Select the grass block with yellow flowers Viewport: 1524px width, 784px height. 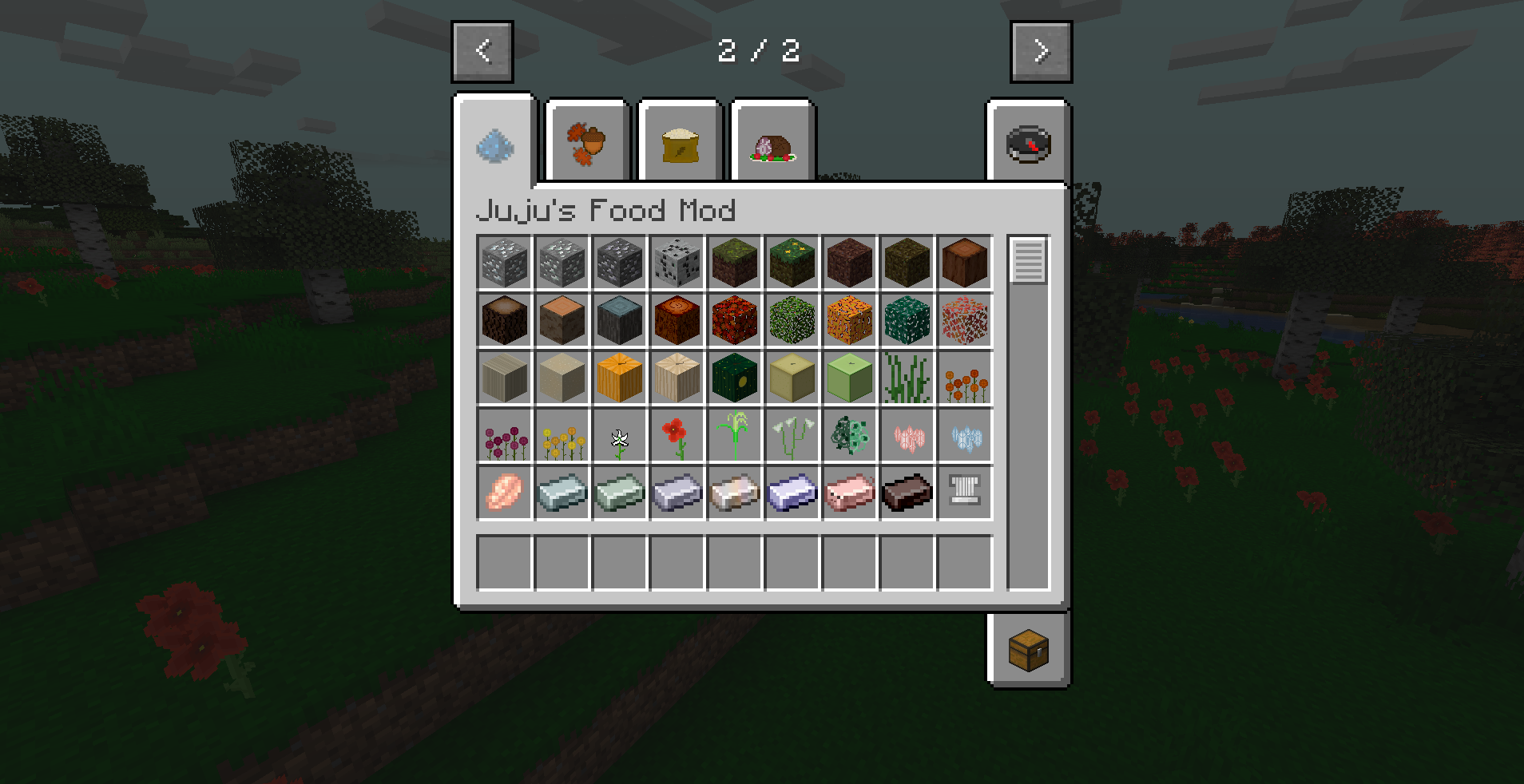click(x=792, y=263)
